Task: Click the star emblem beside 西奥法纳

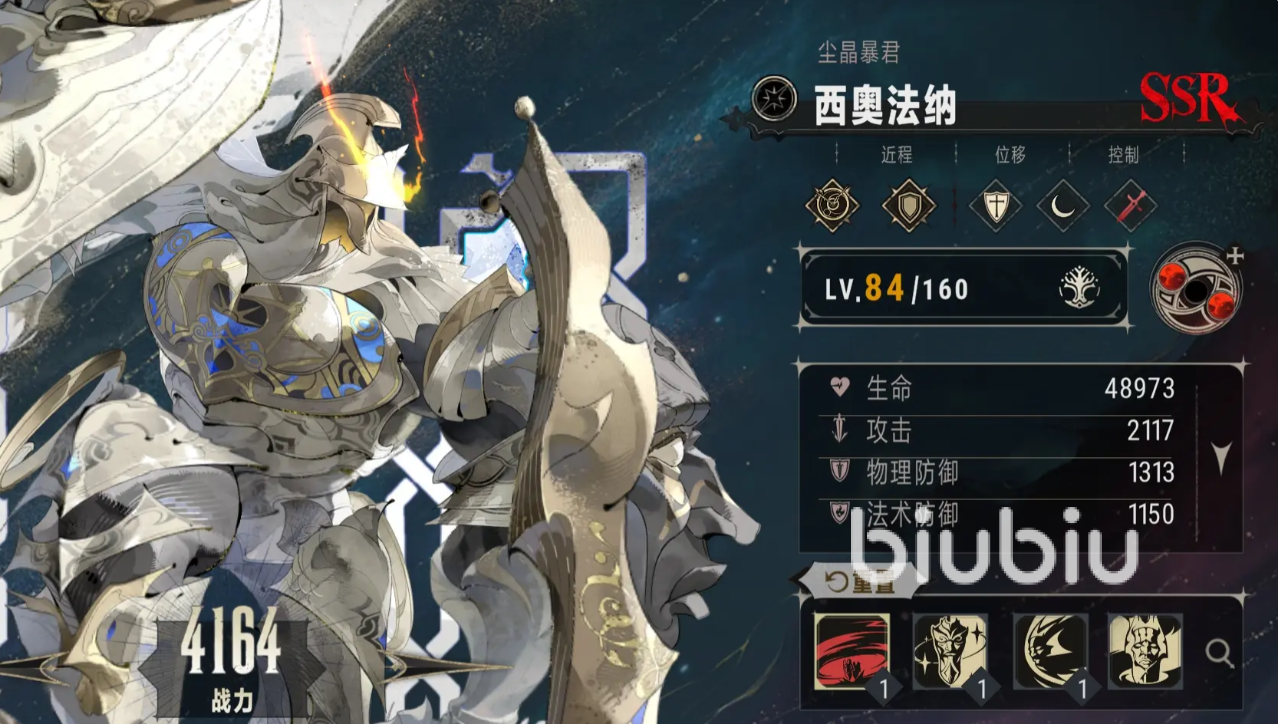Action: 774,100
